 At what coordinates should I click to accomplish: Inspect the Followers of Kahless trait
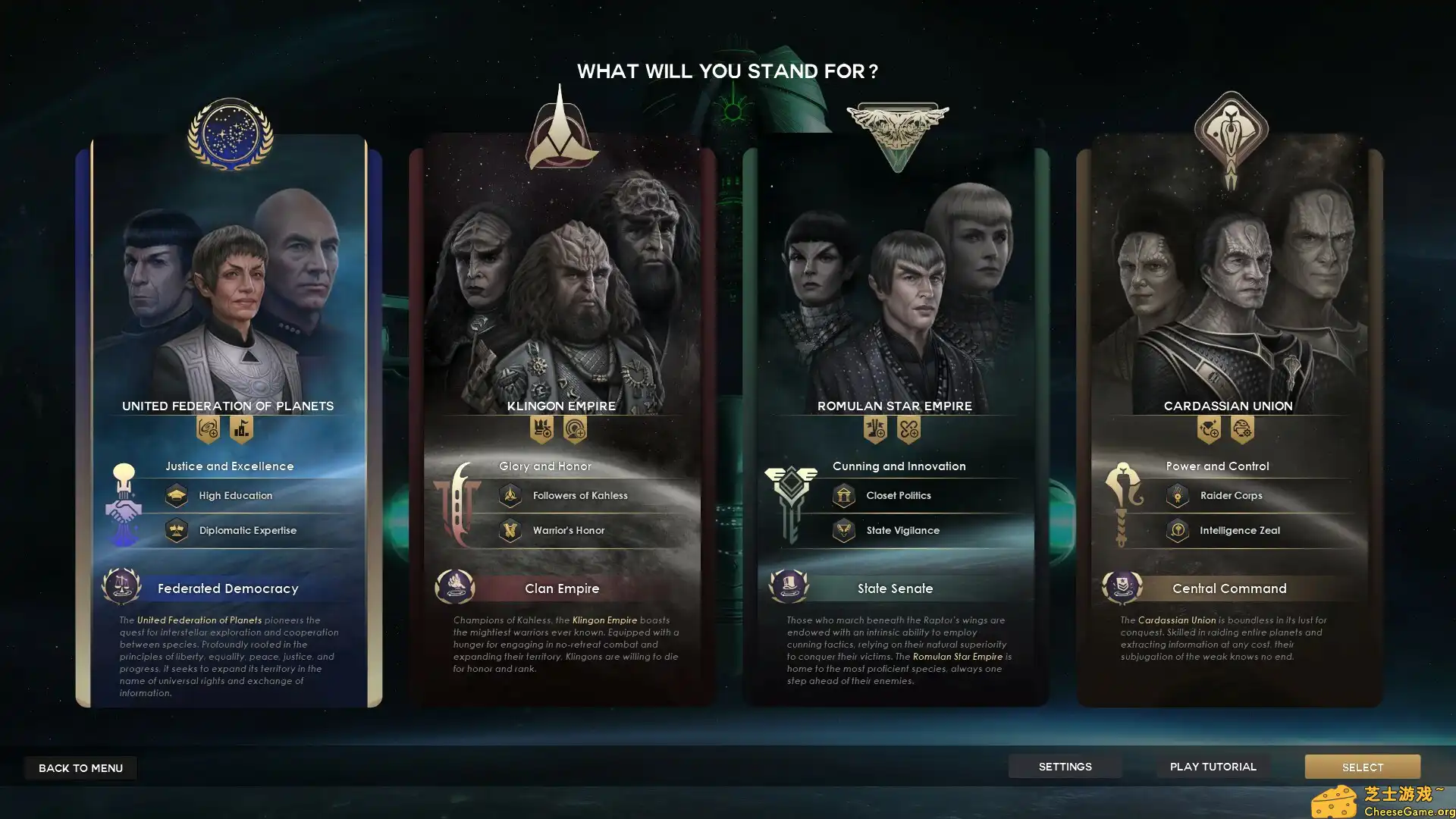pos(579,496)
